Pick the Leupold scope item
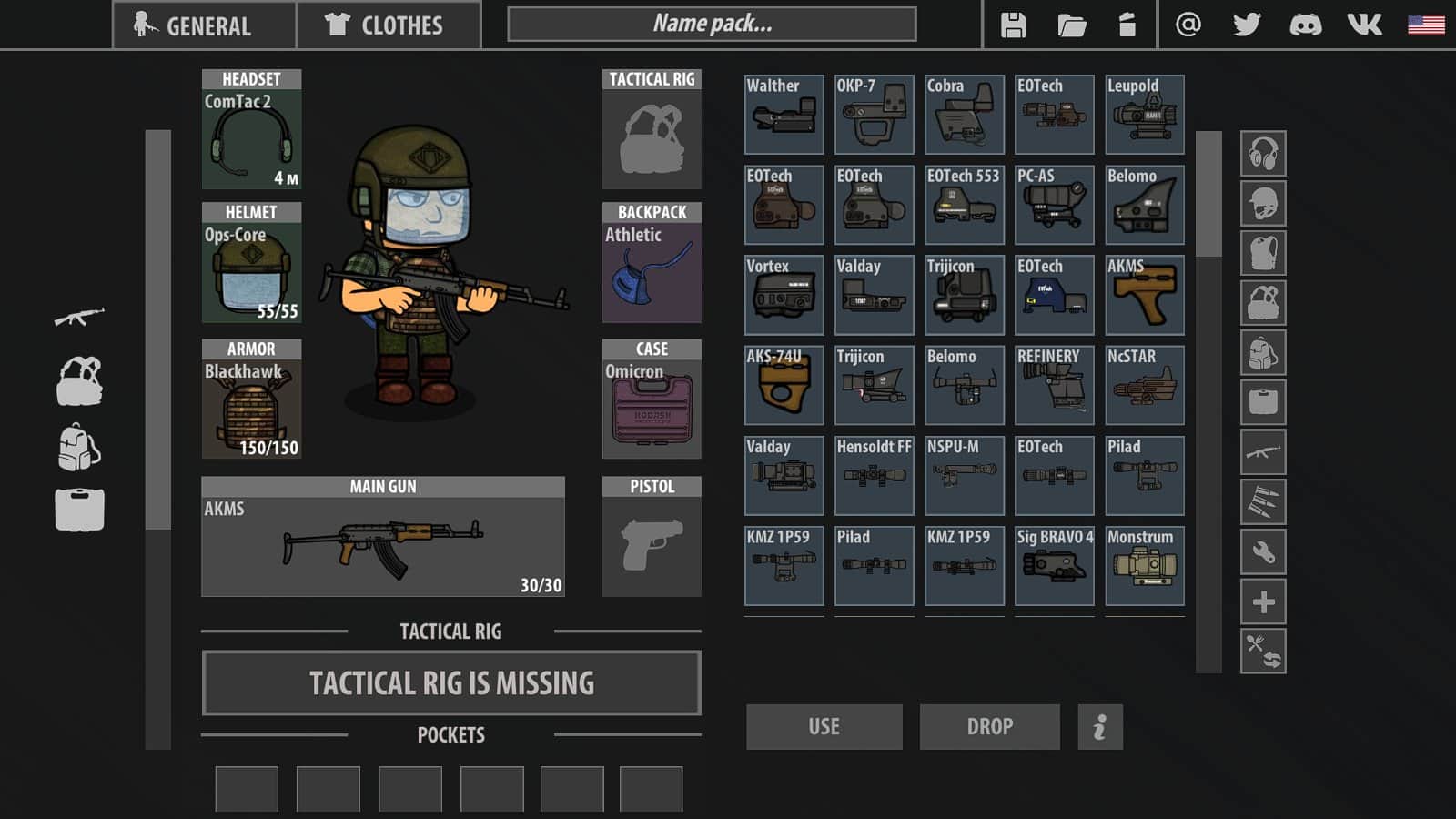1456x819 pixels. 1144,115
